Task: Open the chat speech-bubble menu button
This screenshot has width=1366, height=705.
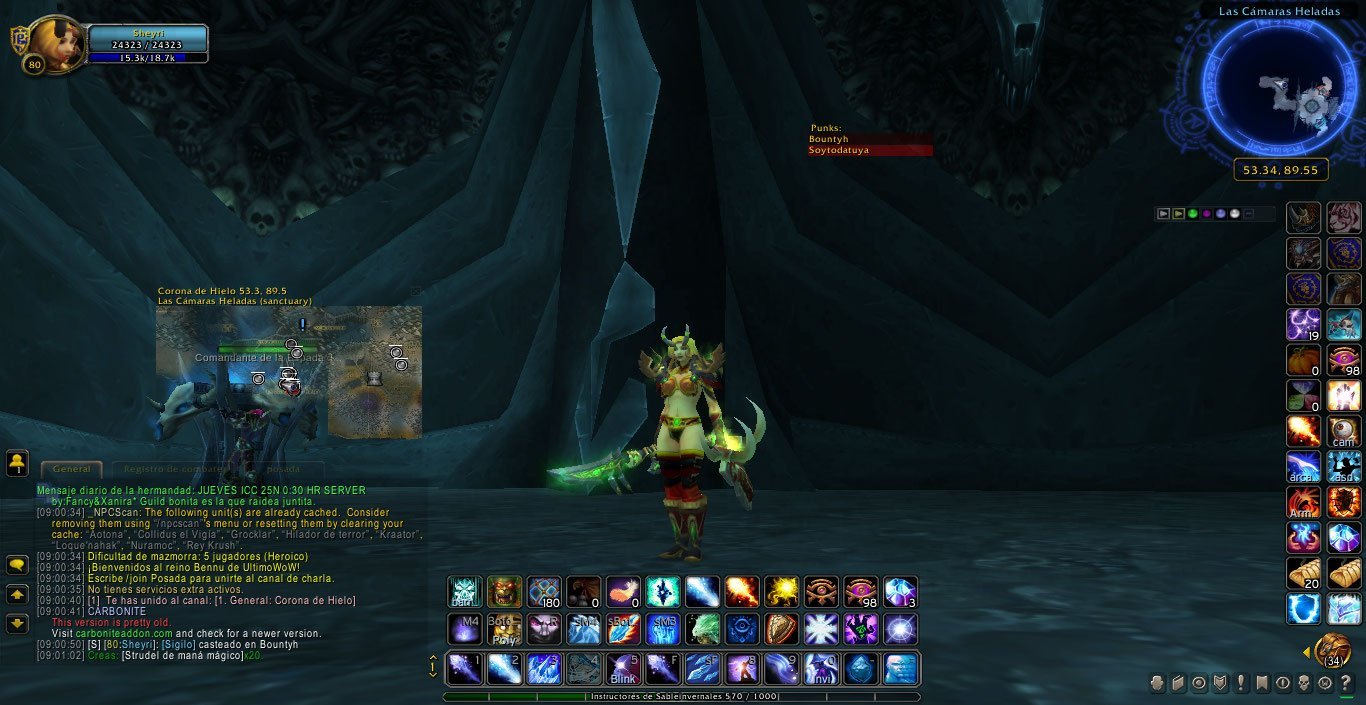Action: pos(17,565)
